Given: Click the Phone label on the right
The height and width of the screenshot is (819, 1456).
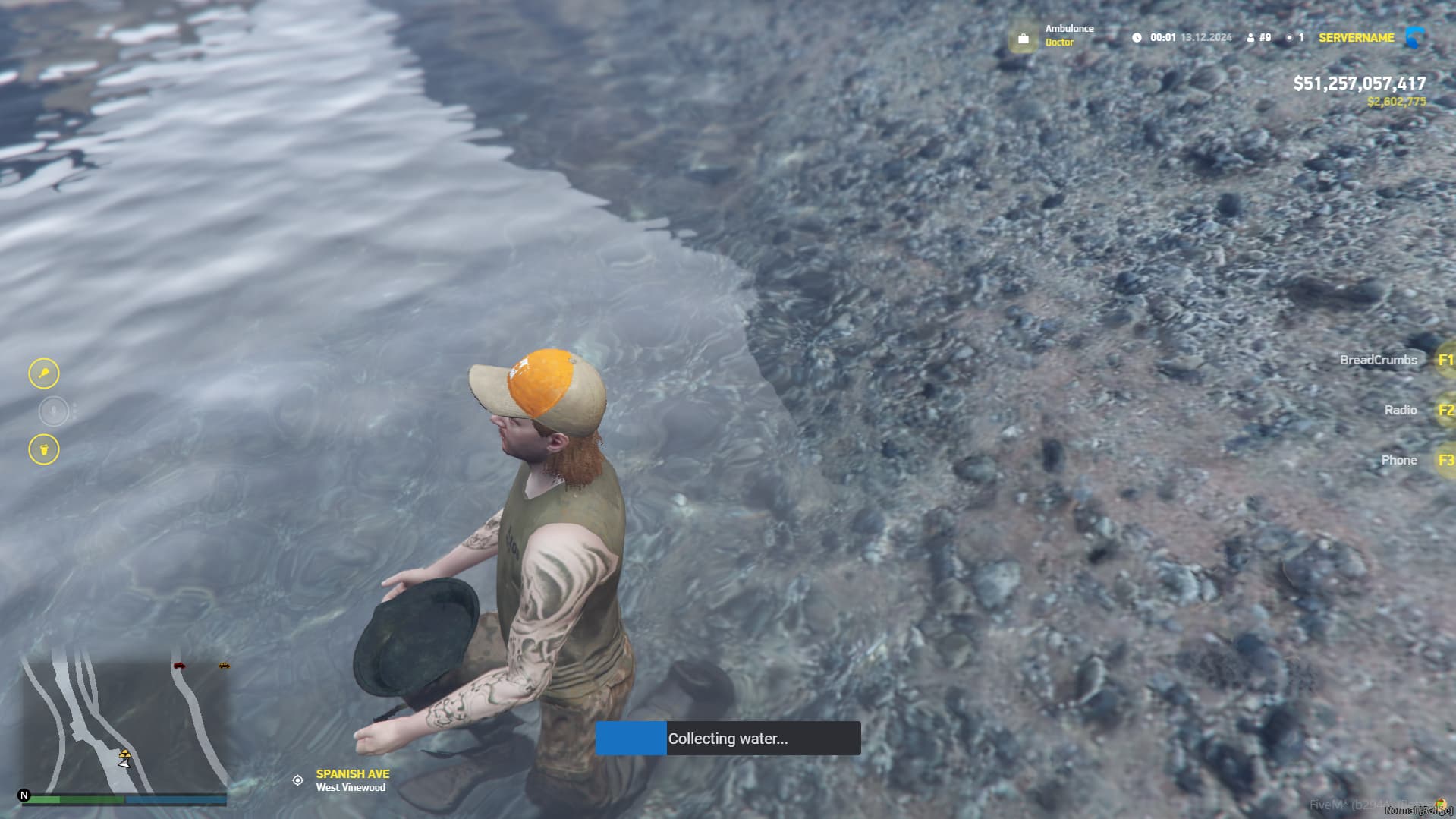Looking at the screenshot, I should [1398, 459].
